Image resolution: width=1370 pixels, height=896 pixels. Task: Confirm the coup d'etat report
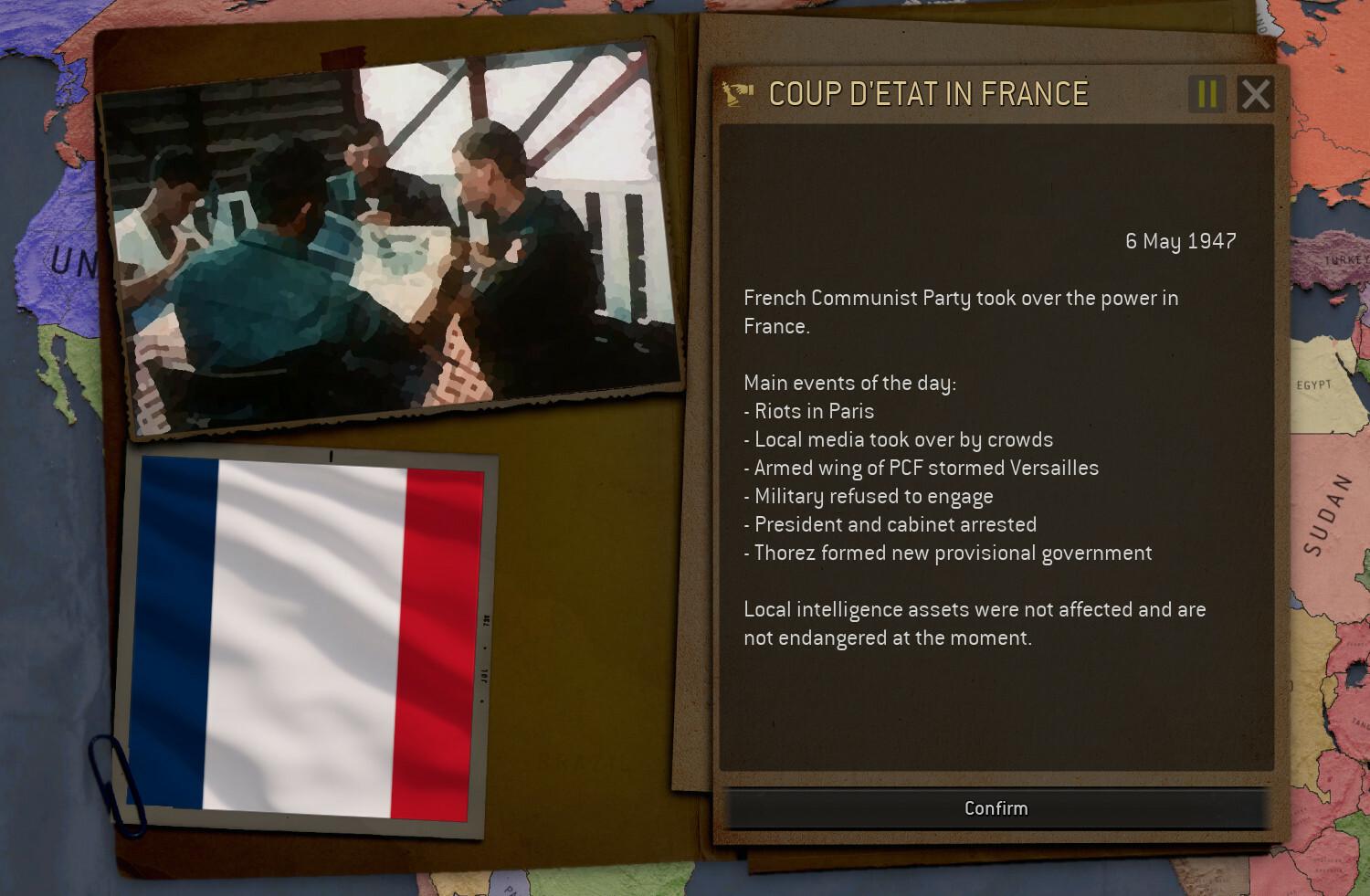996,808
